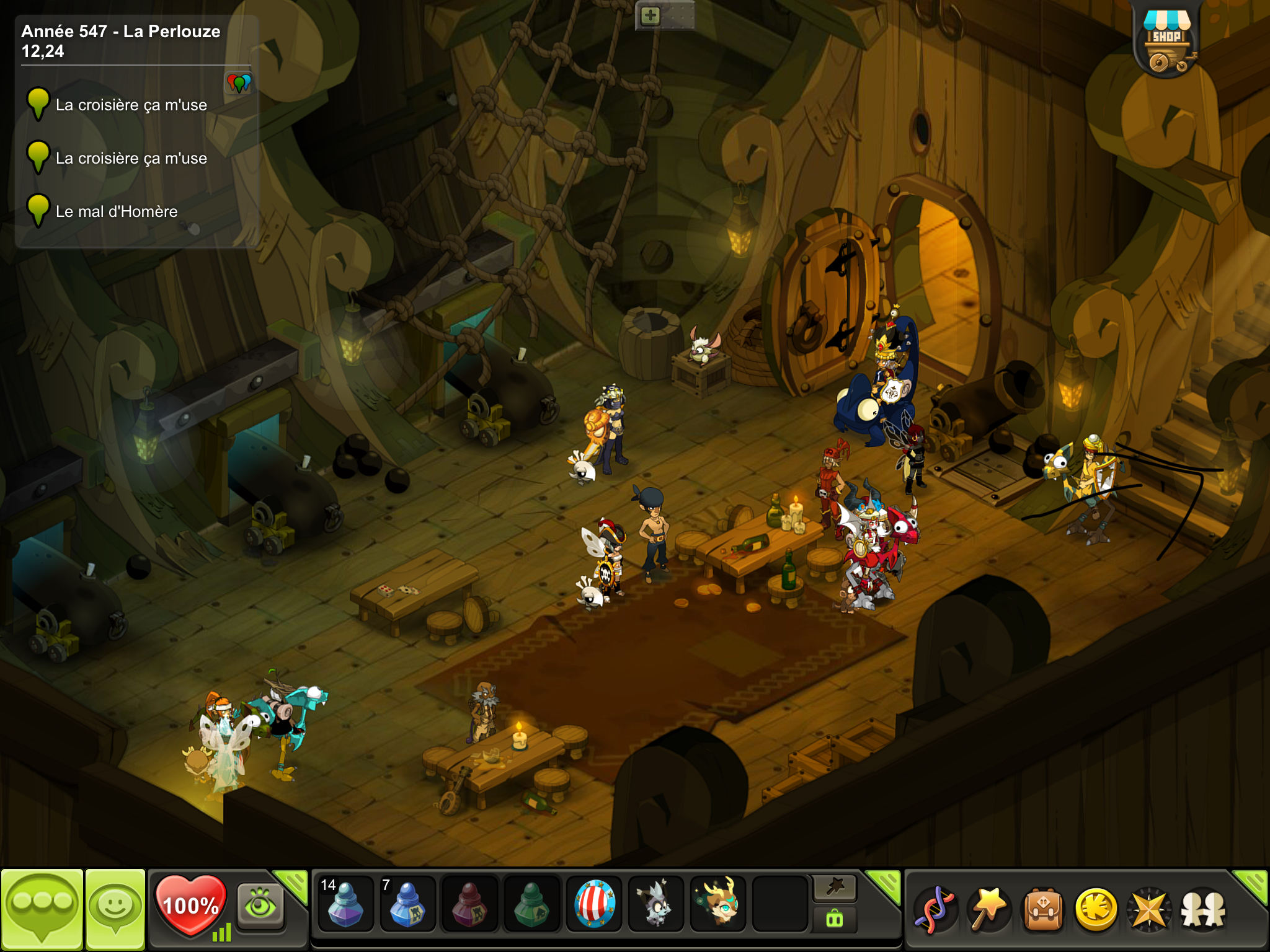1270x952 pixels.
Task: Use the blue tower potion stack of 7
Action: click(407, 904)
